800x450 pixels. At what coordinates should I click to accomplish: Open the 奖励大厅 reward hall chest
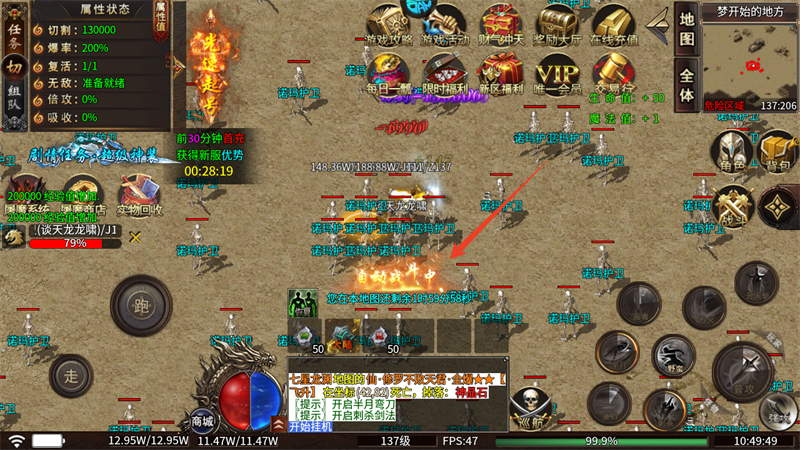558,25
